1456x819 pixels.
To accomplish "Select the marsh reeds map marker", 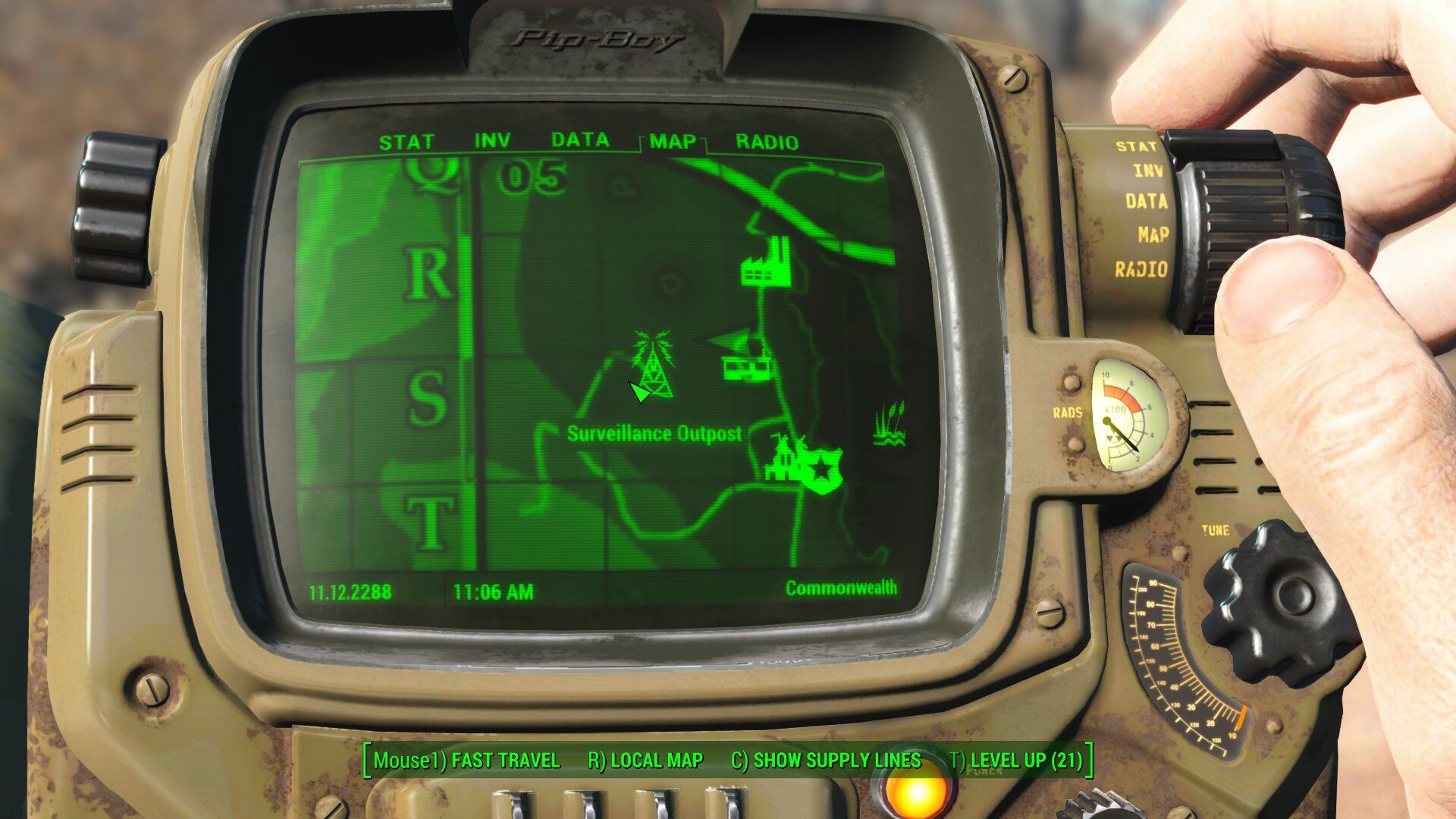I will pyautogui.click(x=889, y=425).
